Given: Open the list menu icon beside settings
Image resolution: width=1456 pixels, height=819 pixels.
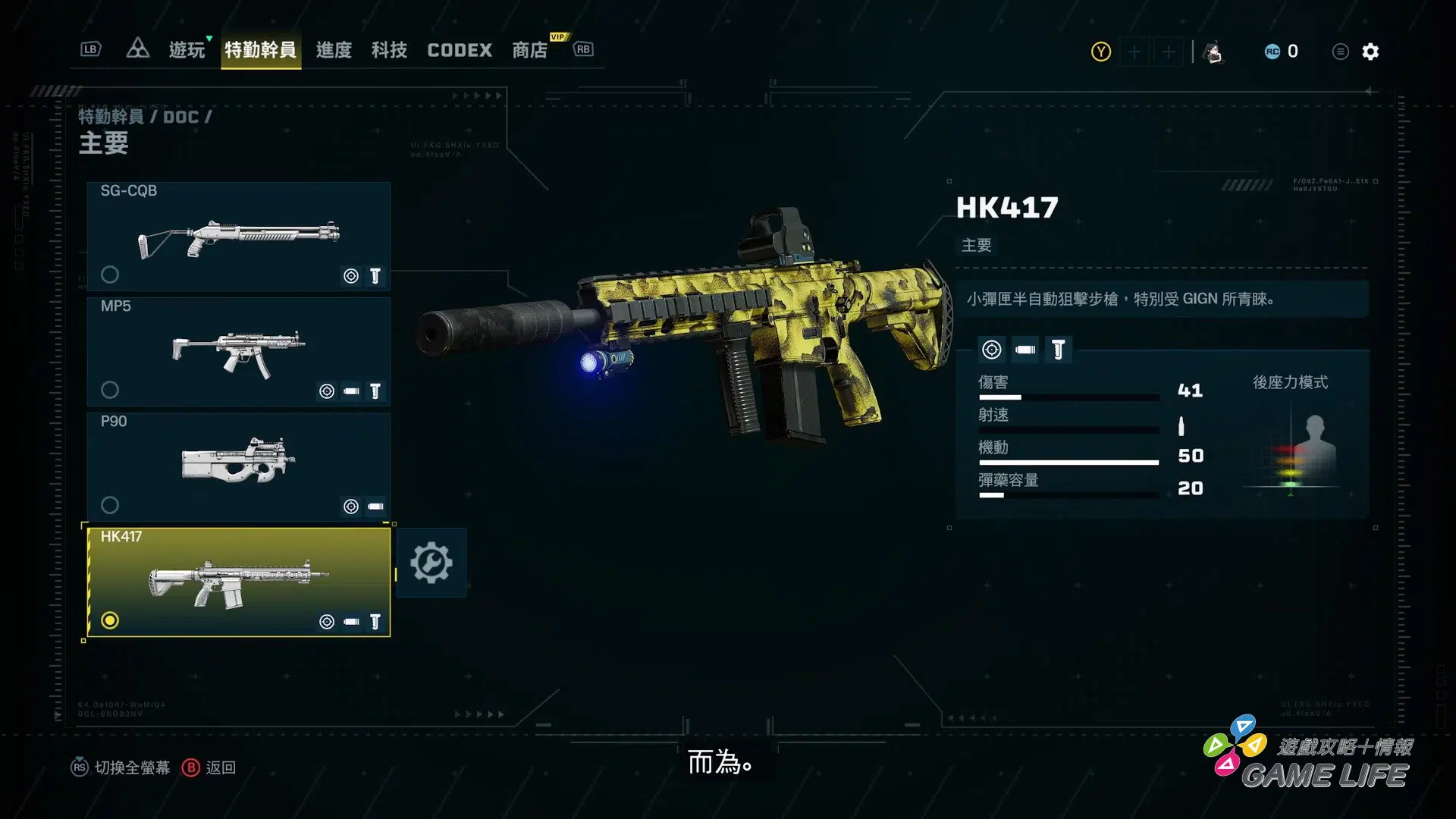Looking at the screenshot, I should point(1340,52).
